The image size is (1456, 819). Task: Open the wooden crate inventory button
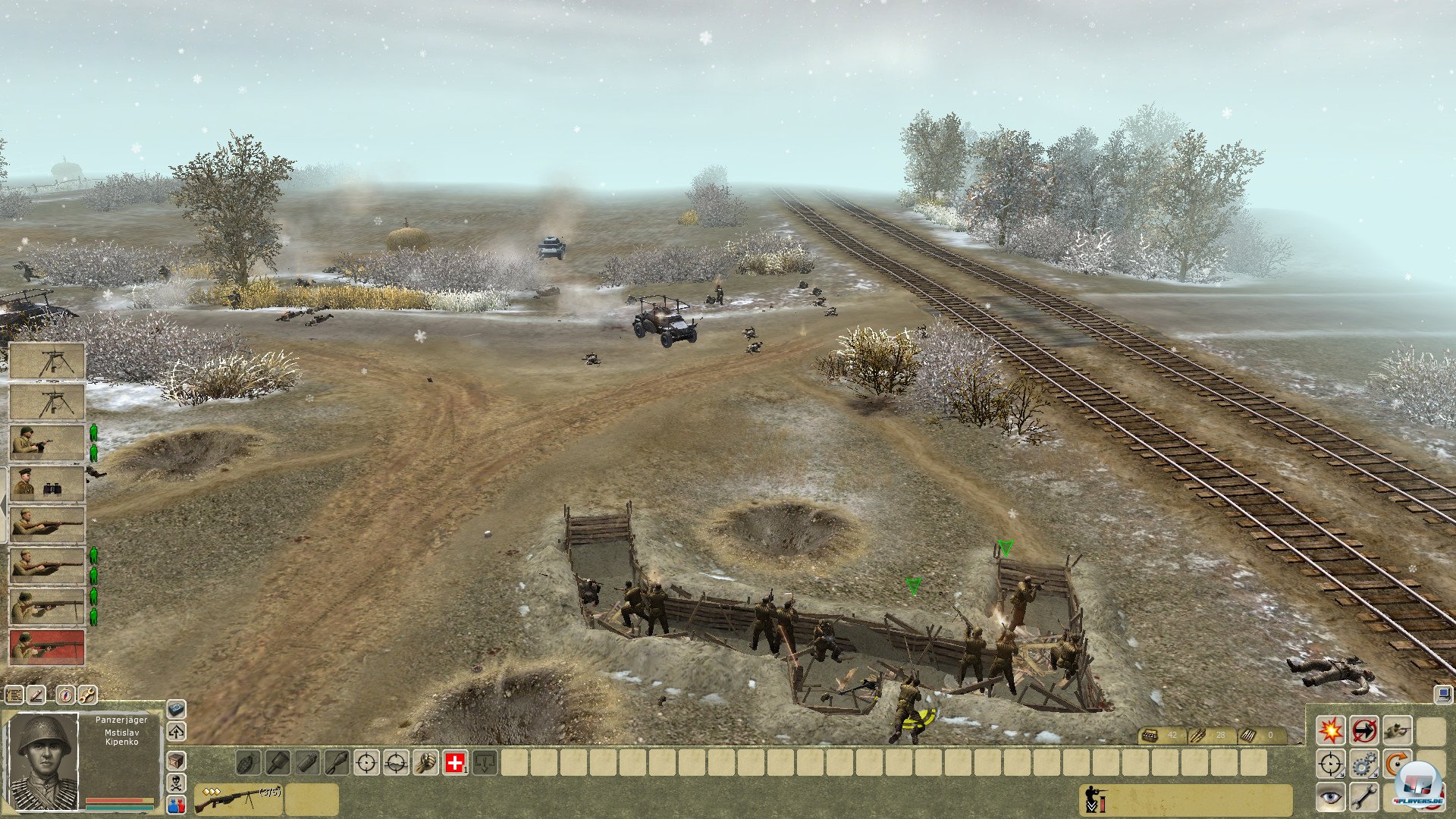pyautogui.click(x=176, y=759)
